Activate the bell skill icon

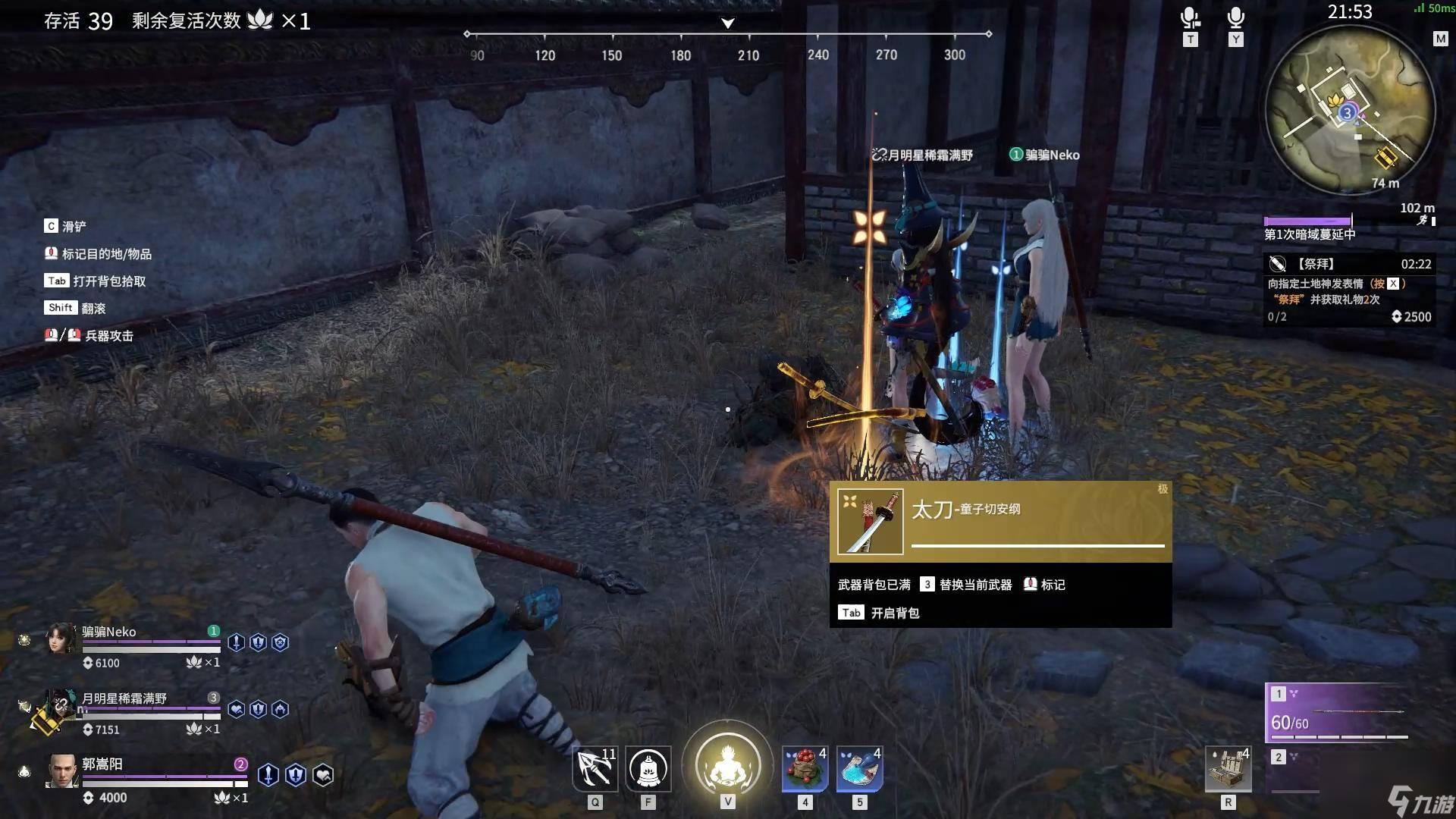648,769
